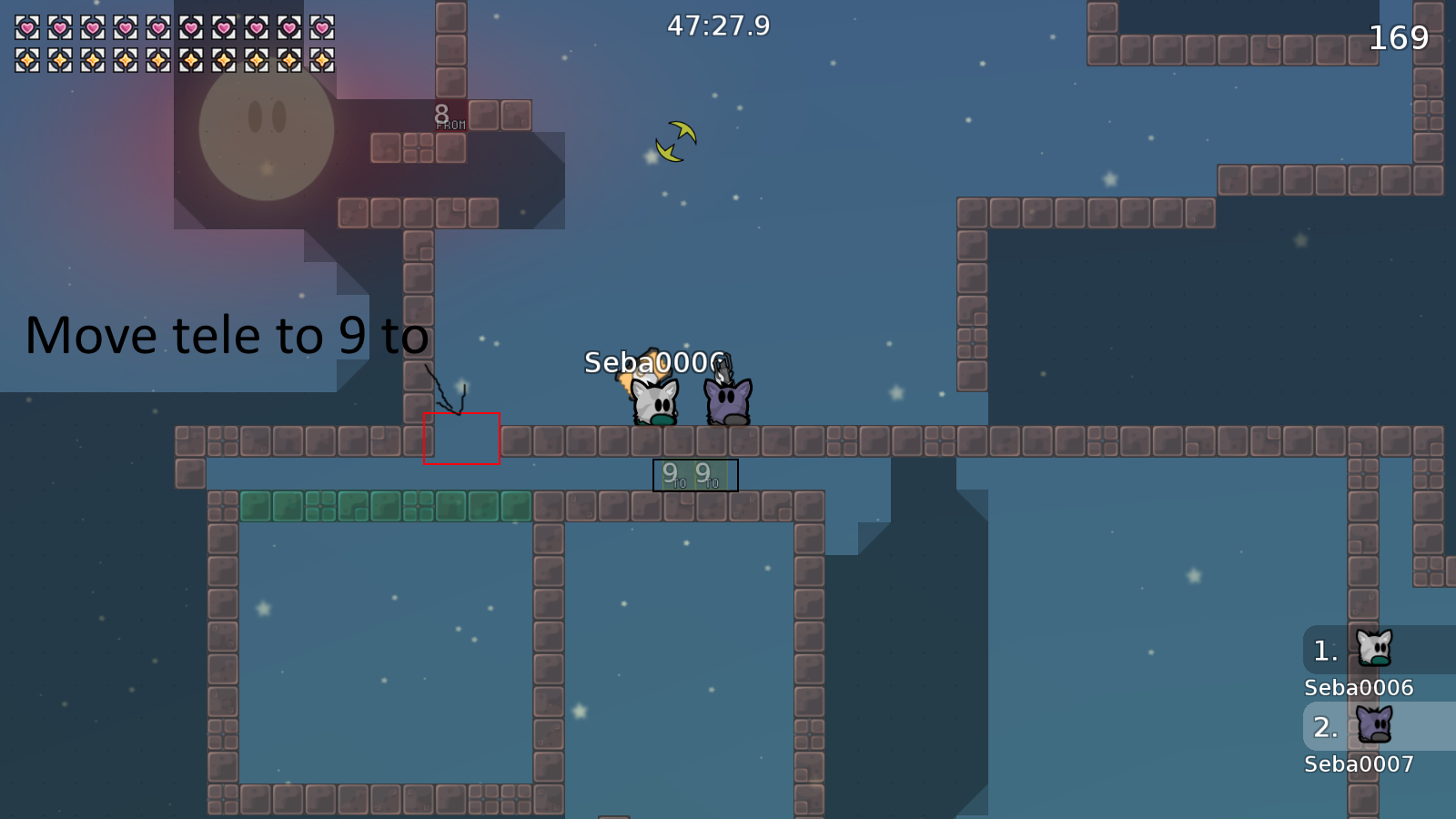Click the broadcast text 'Move tele to 9 to'
1456x819 pixels.
click(225, 335)
